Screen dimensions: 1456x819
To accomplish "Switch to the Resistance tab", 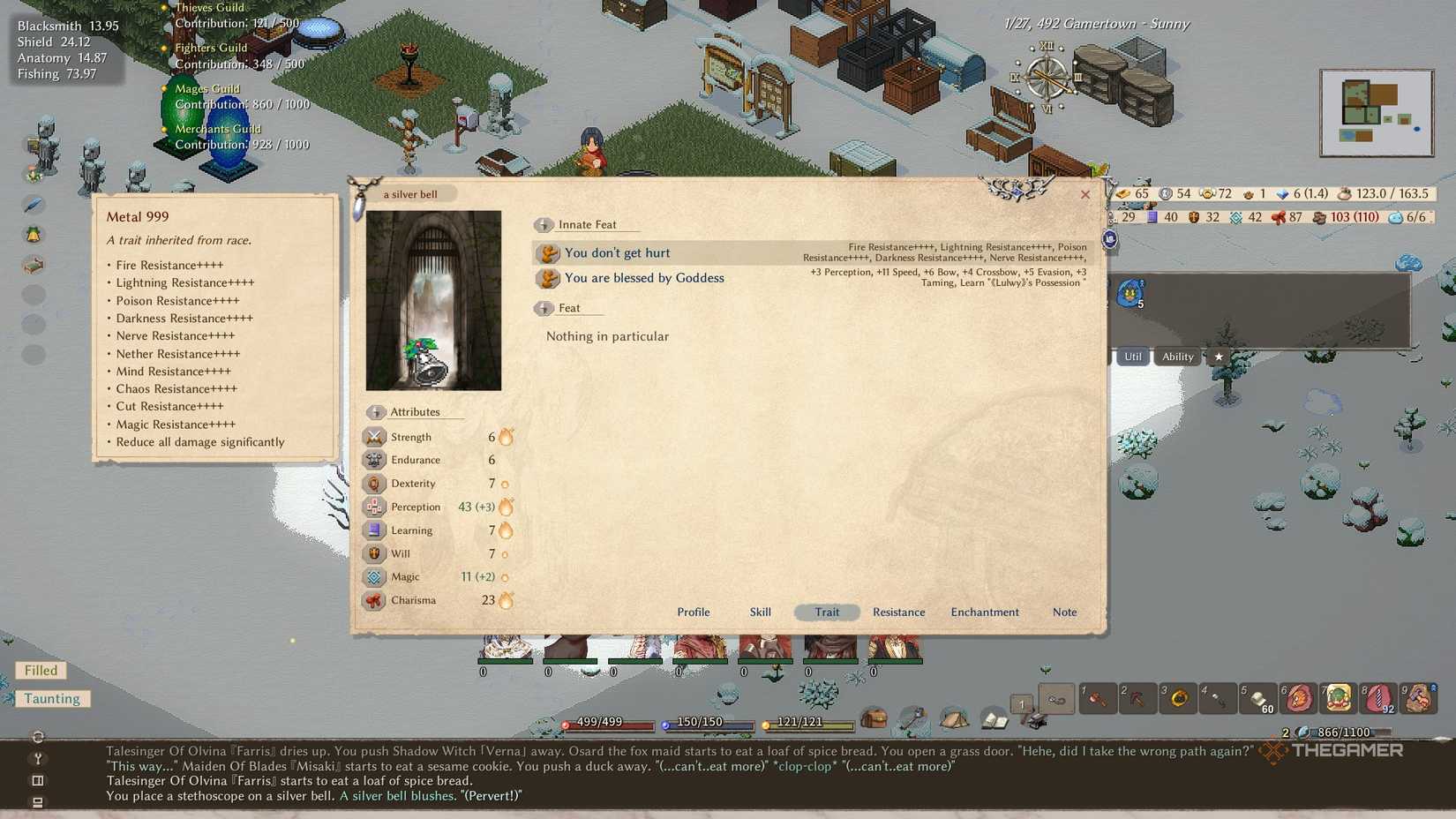I will [898, 612].
